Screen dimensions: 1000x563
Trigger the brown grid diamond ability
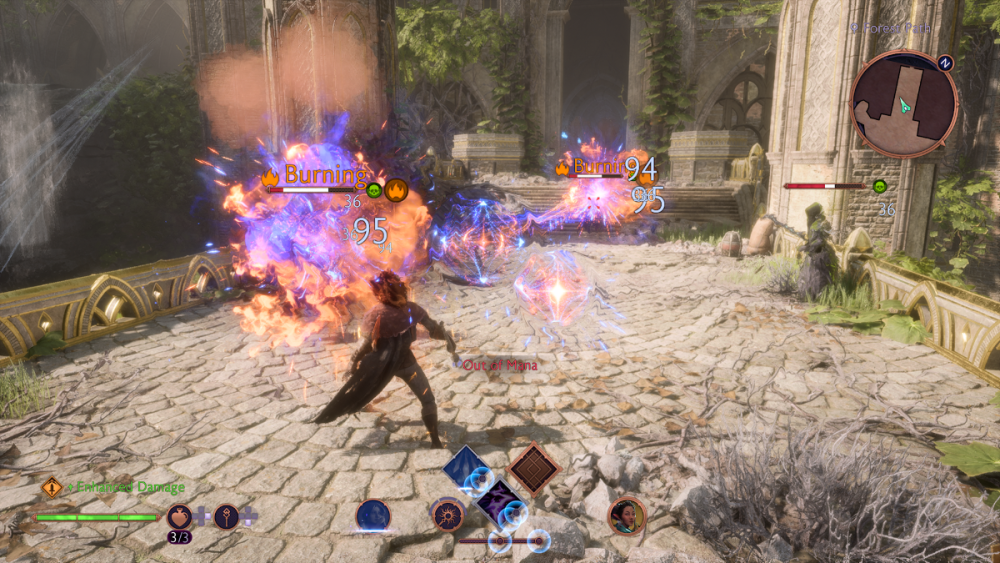[532, 467]
